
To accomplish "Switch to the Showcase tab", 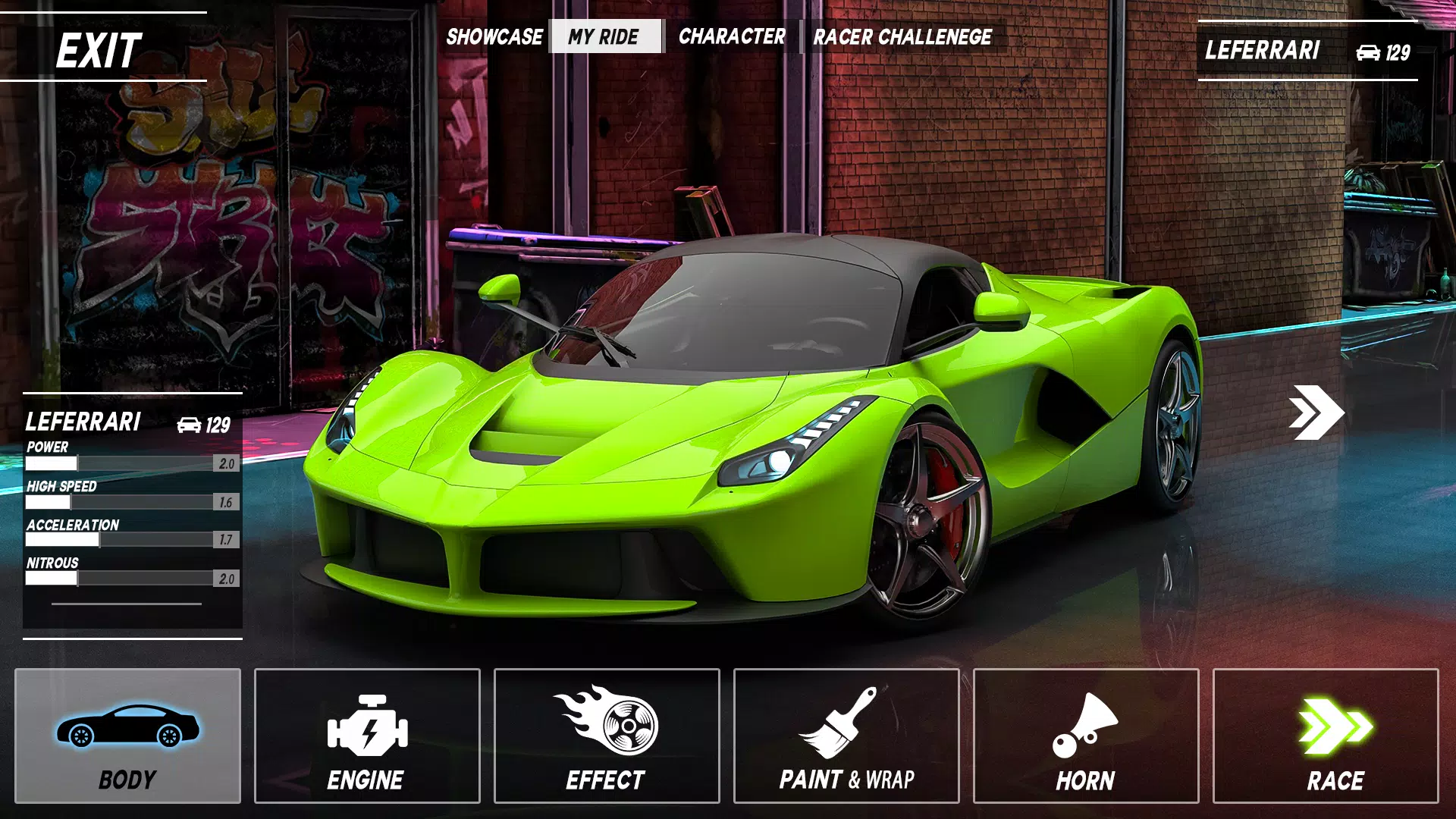I will [494, 36].
